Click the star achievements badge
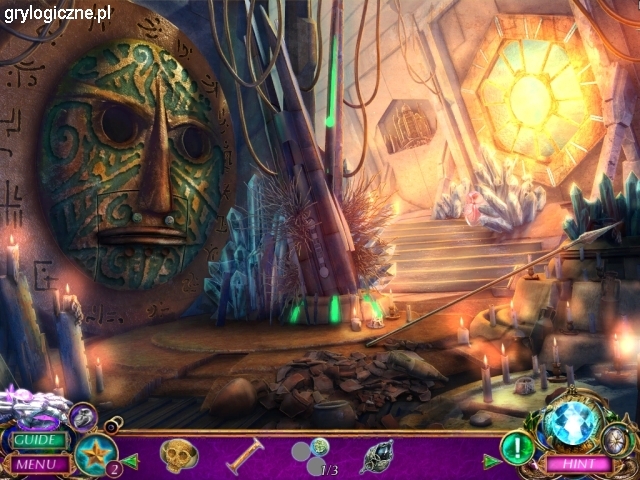Image resolution: width=640 pixels, height=480 pixels. coord(96,452)
